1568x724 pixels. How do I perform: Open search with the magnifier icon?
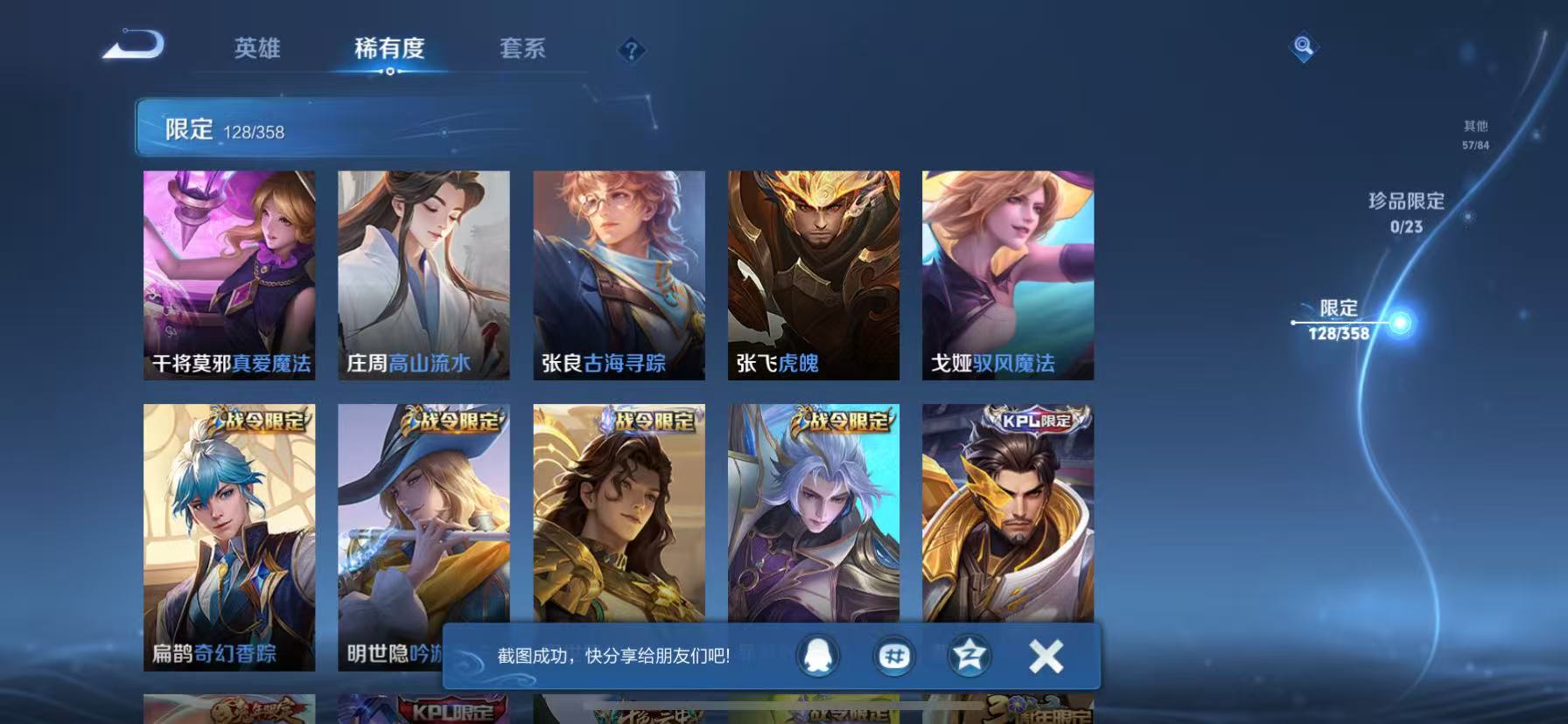pos(1303,46)
